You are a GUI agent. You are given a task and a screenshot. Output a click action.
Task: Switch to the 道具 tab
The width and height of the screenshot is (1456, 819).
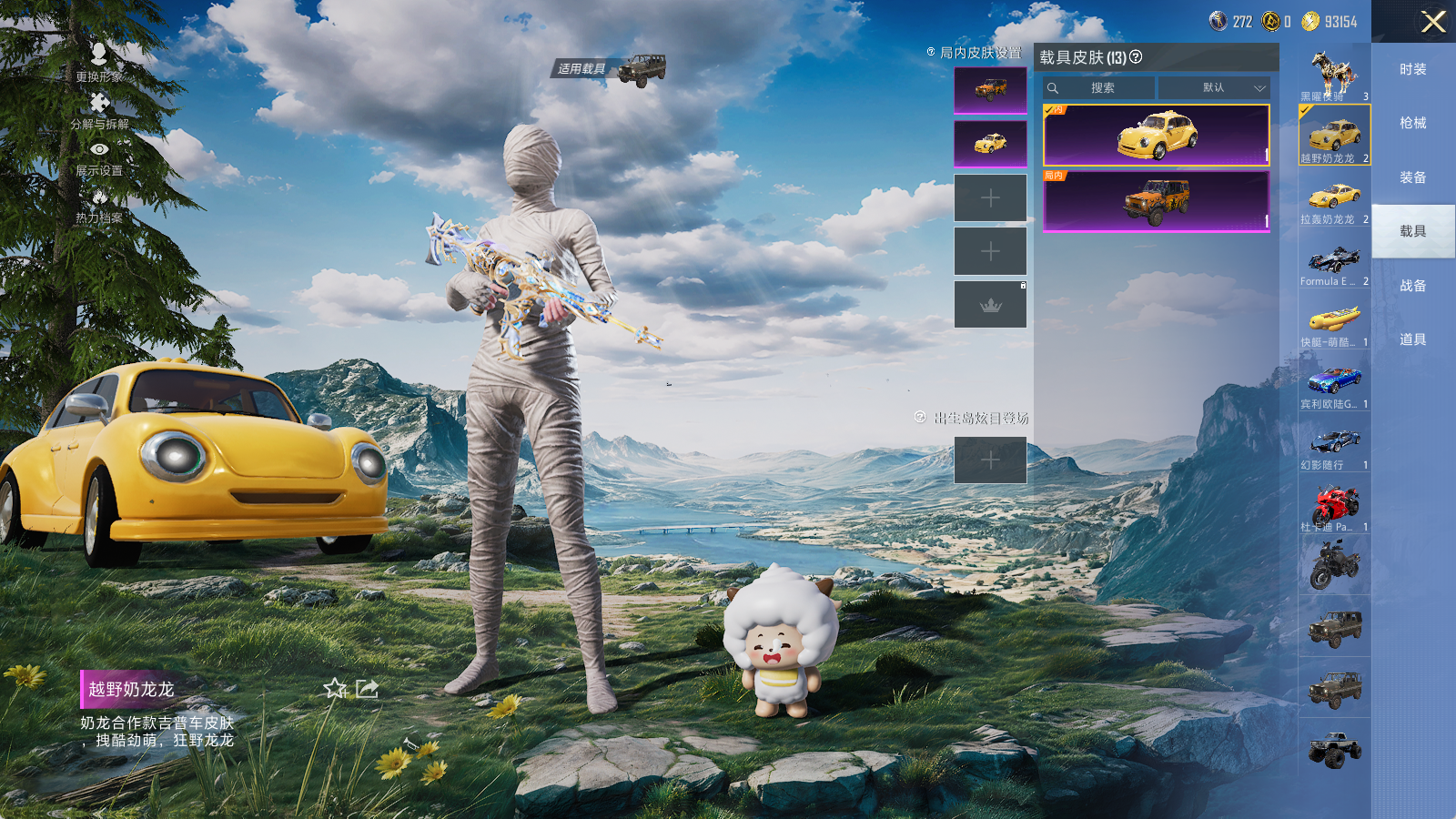click(x=1412, y=339)
